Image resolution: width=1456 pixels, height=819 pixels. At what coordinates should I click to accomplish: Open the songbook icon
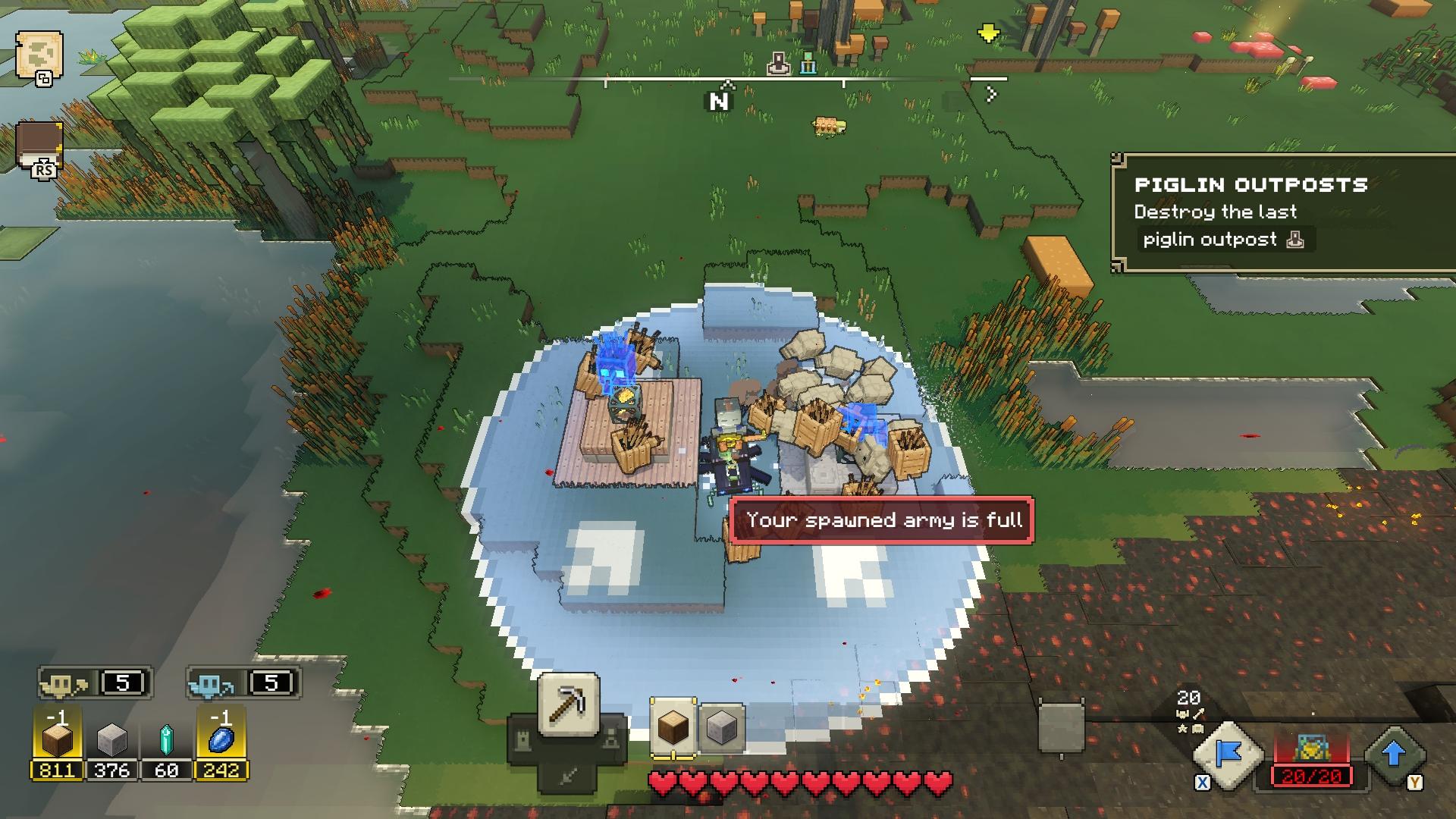click(39, 146)
